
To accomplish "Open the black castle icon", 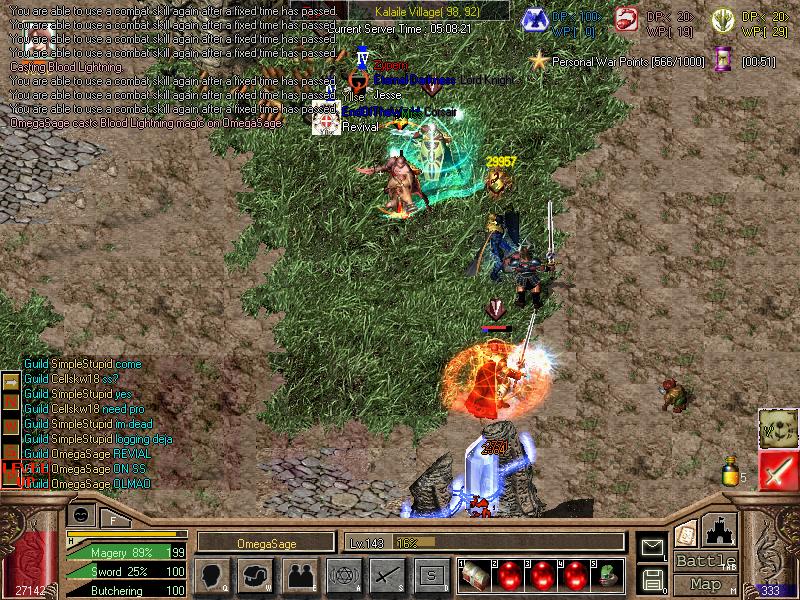I will pyautogui.click(x=720, y=530).
